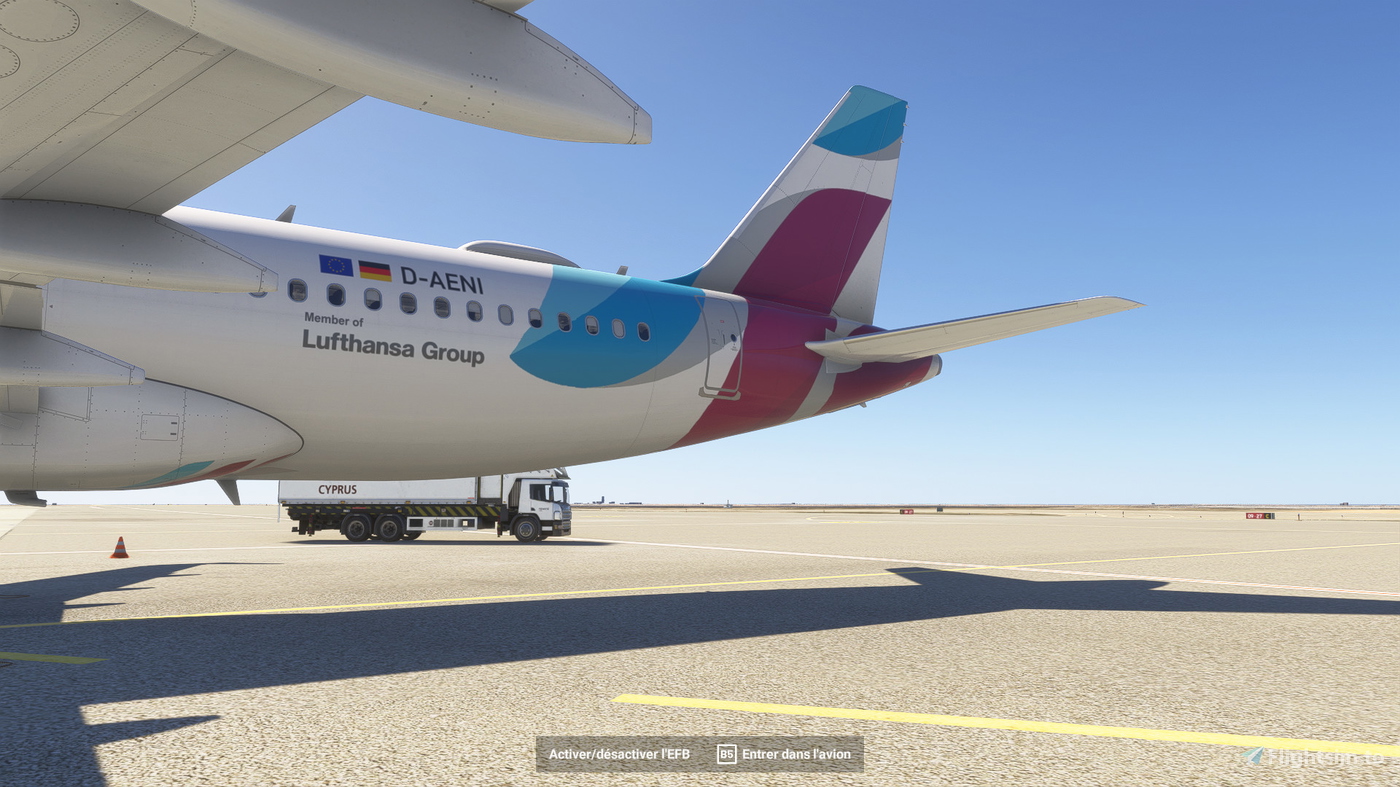1400x787 pixels.
Task: Toggle the EFB via Activer/désactiver l'EFB
Action: tap(618, 755)
